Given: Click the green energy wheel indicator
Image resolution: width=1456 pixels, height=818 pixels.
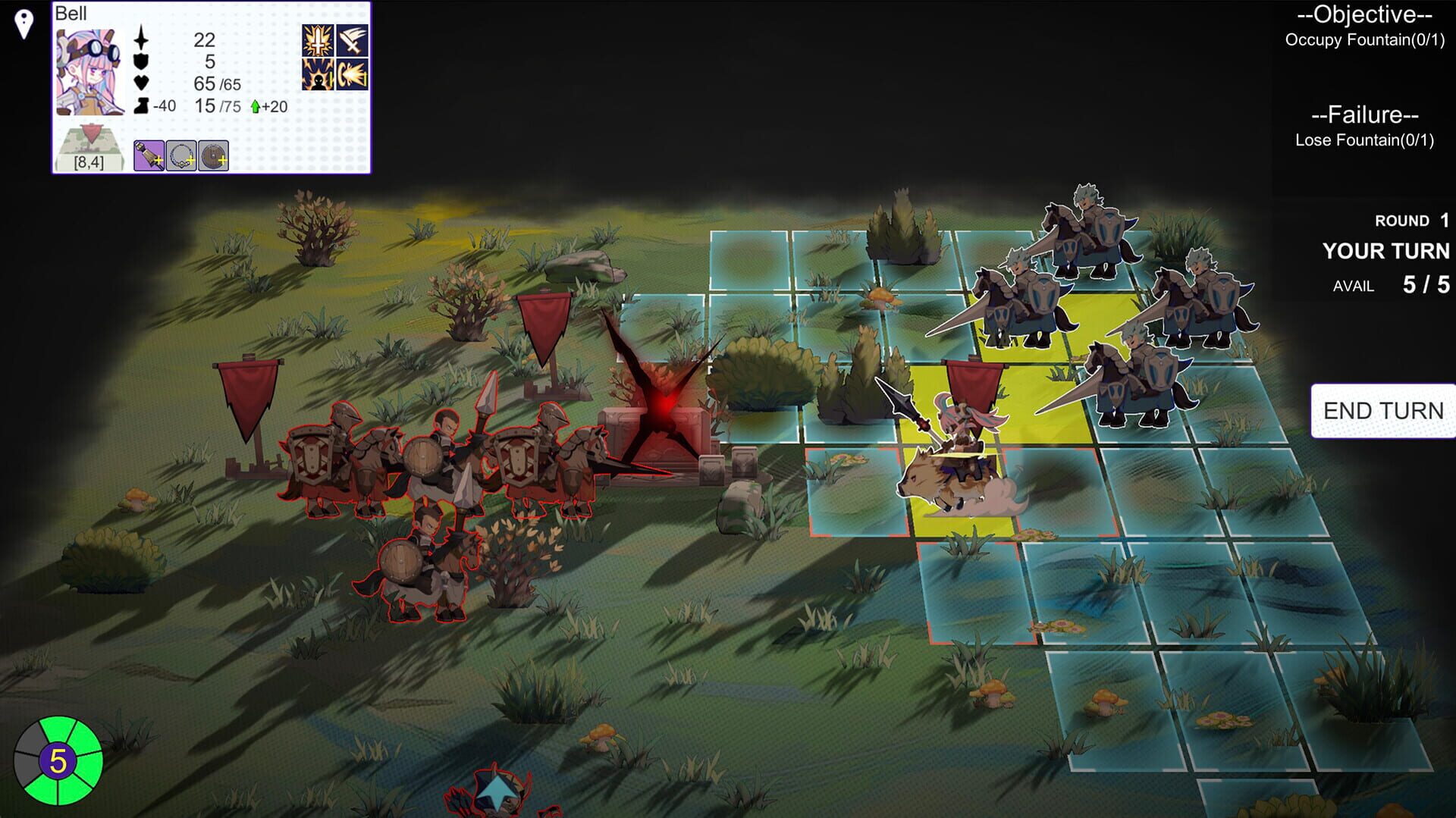Looking at the screenshot, I should tap(57, 762).
